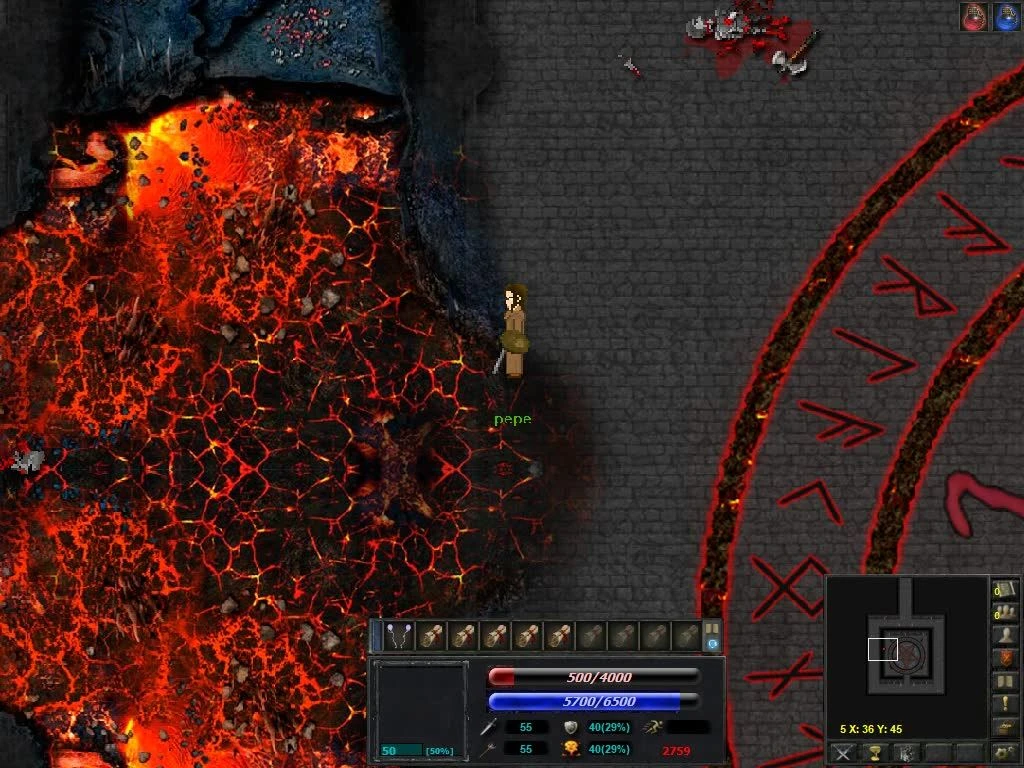1024x768 pixels.
Task: Select the lightning wisp hotbar slot
Action: click(x=400, y=635)
